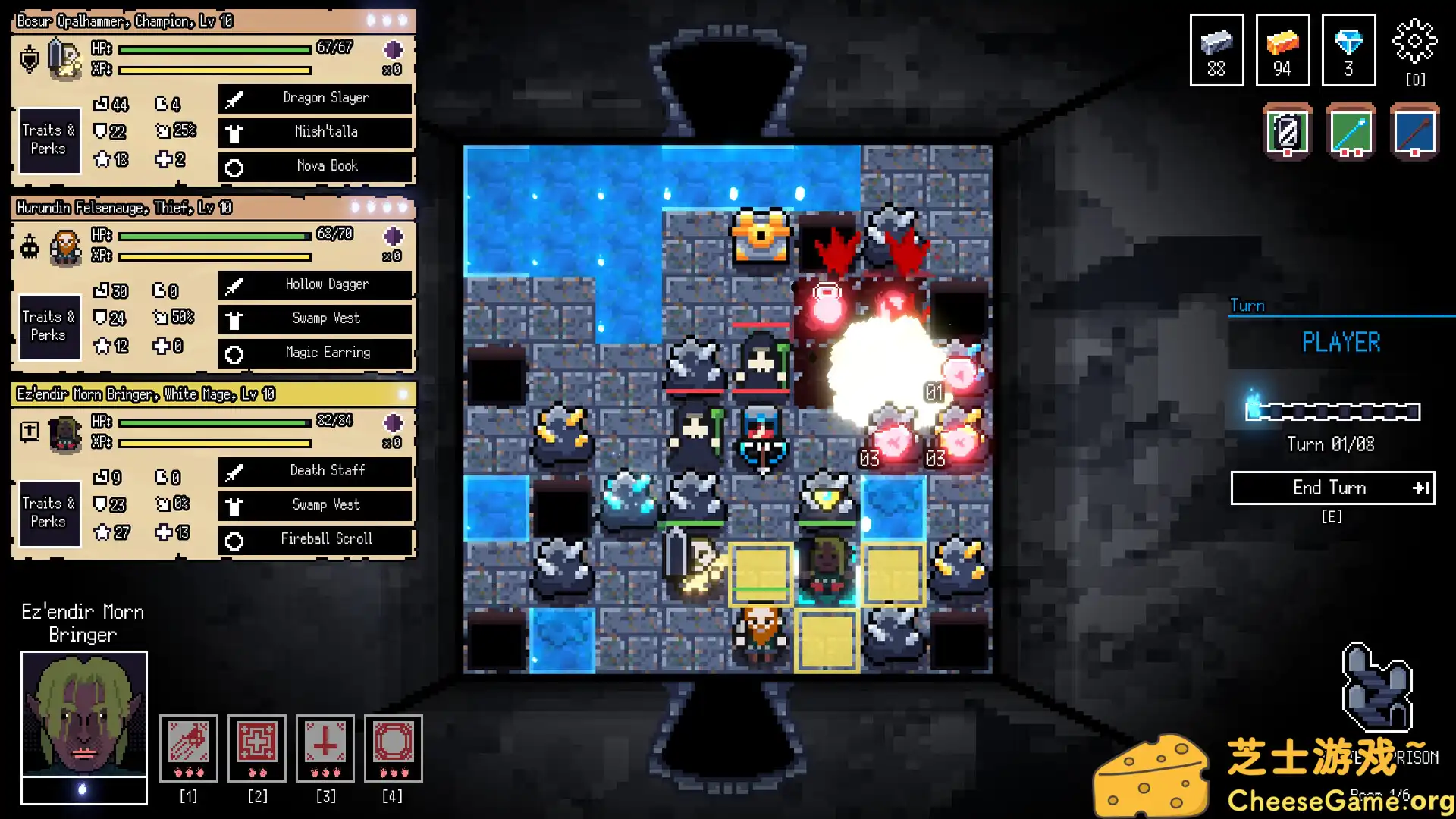1456x819 pixels.
Task: Activate the ring ability labeled 4
Action: (x=393, y=747)
